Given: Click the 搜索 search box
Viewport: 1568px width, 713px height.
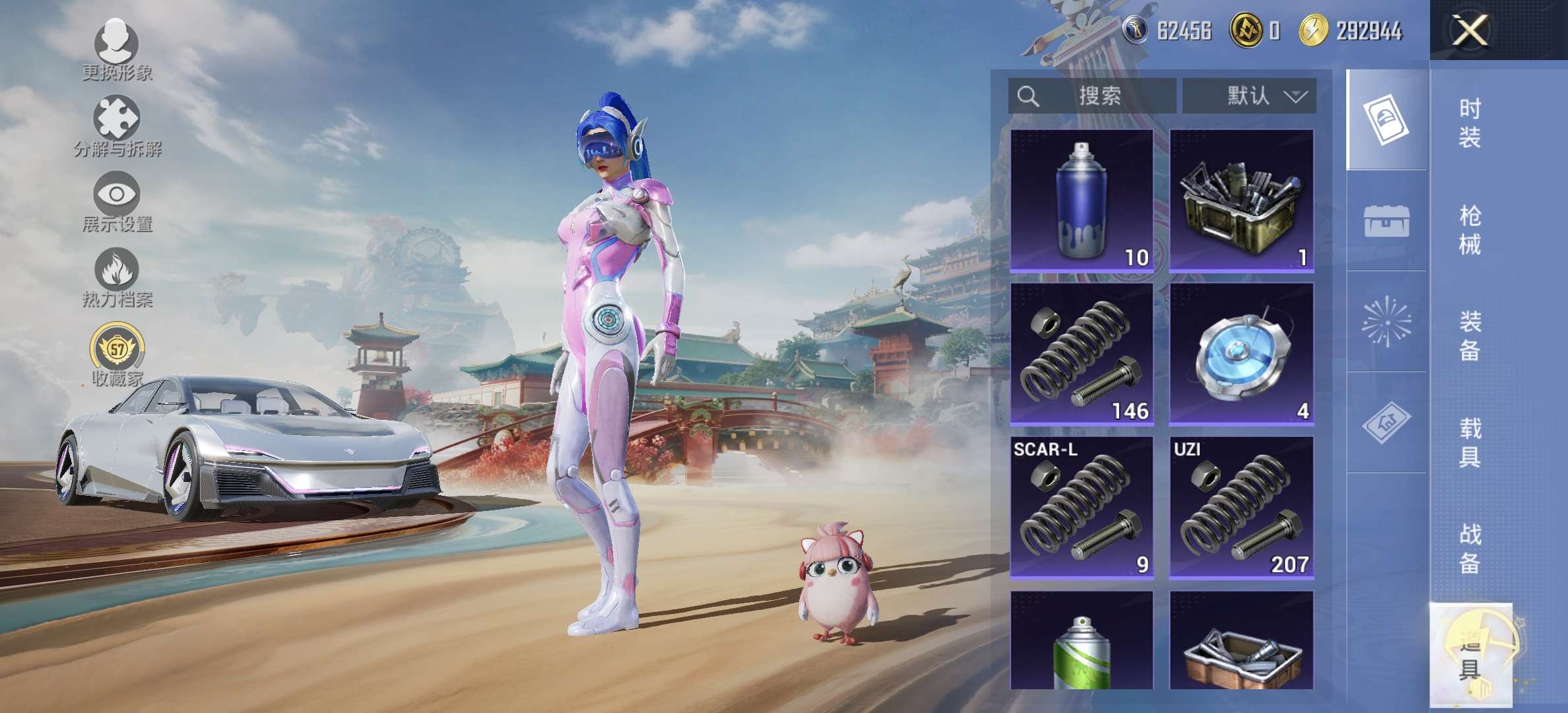Looking at the screenshot, I should [1092, 96].
